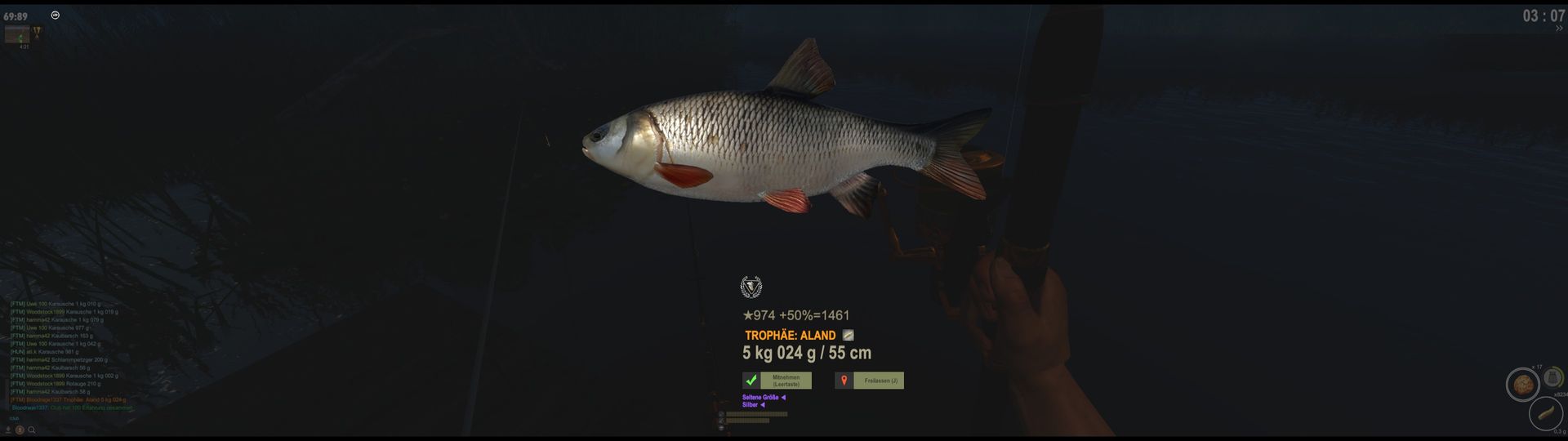The width and height of the screenshot is (1568, 441).
Task: Open the small map thumbnail under coordinates
Action: [17, 33]
